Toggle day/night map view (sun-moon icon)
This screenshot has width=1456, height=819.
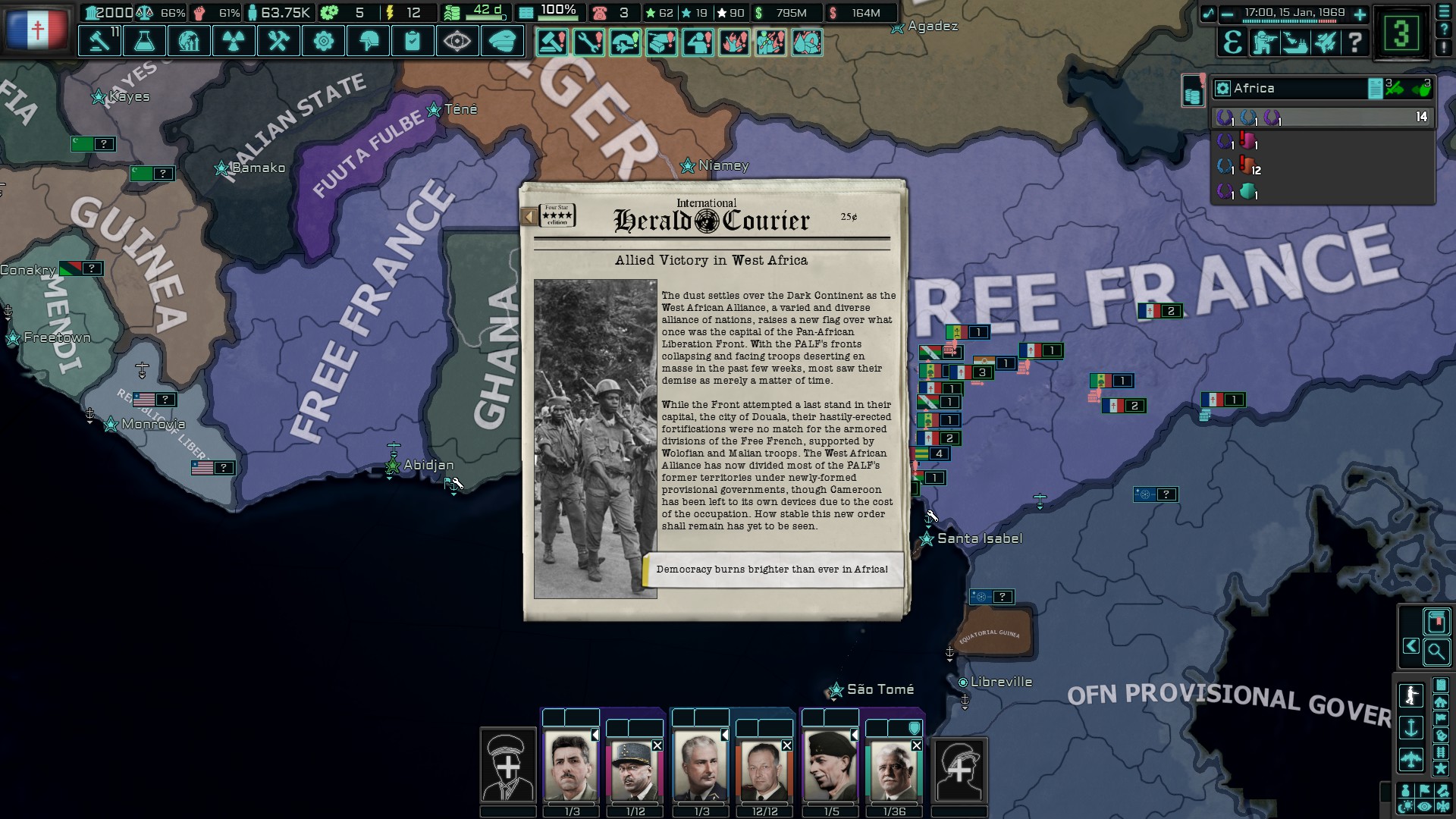[x=1407, y=805]
